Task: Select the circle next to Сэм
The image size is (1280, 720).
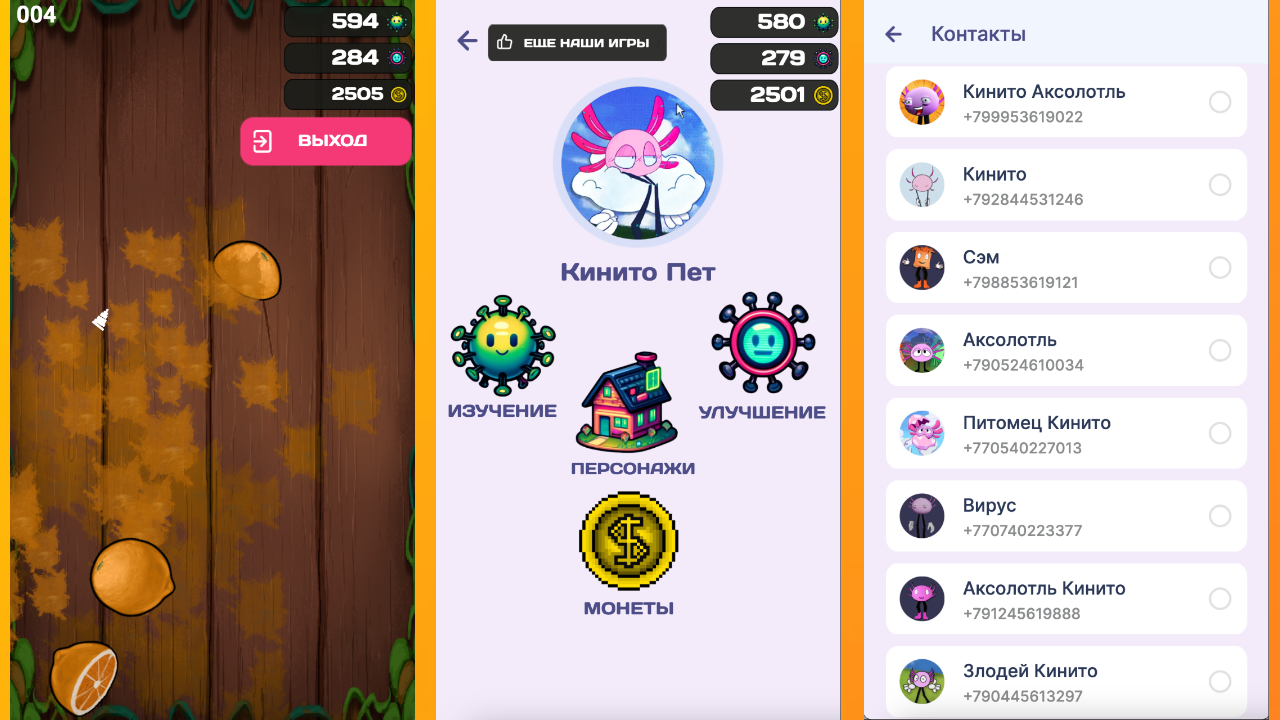Action: 1220,267
